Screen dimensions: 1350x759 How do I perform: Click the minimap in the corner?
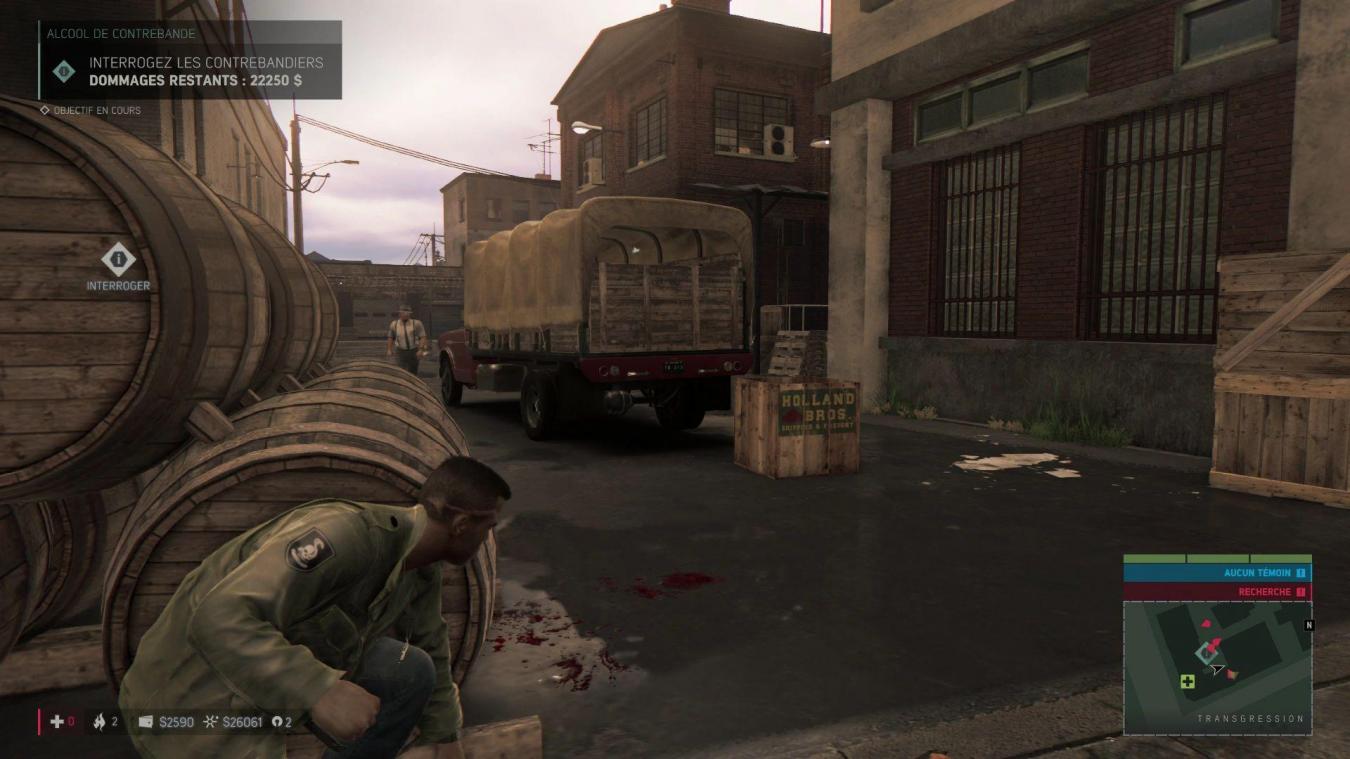[1217, 668]
